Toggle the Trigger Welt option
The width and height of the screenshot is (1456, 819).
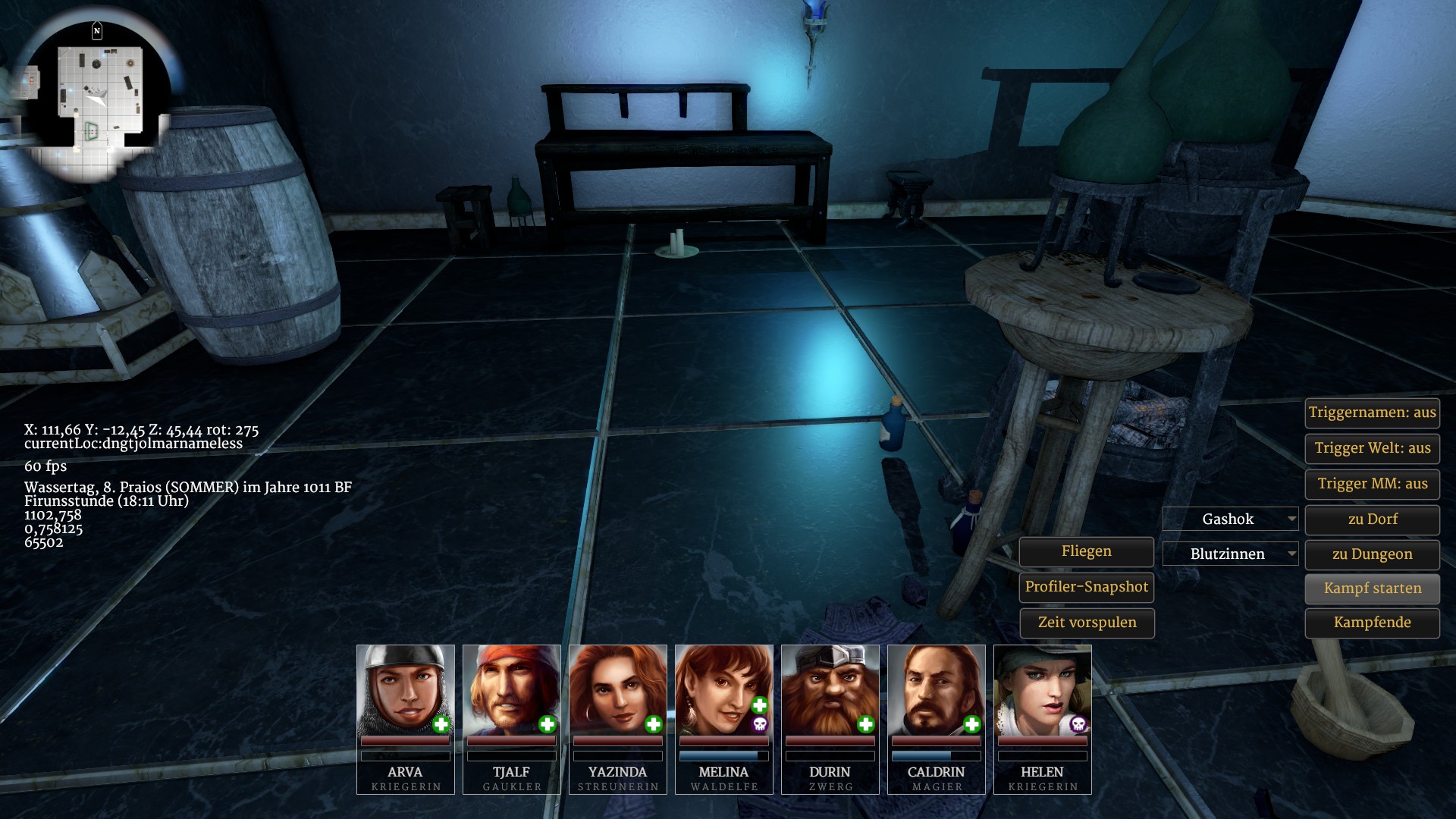(1372, 448)
